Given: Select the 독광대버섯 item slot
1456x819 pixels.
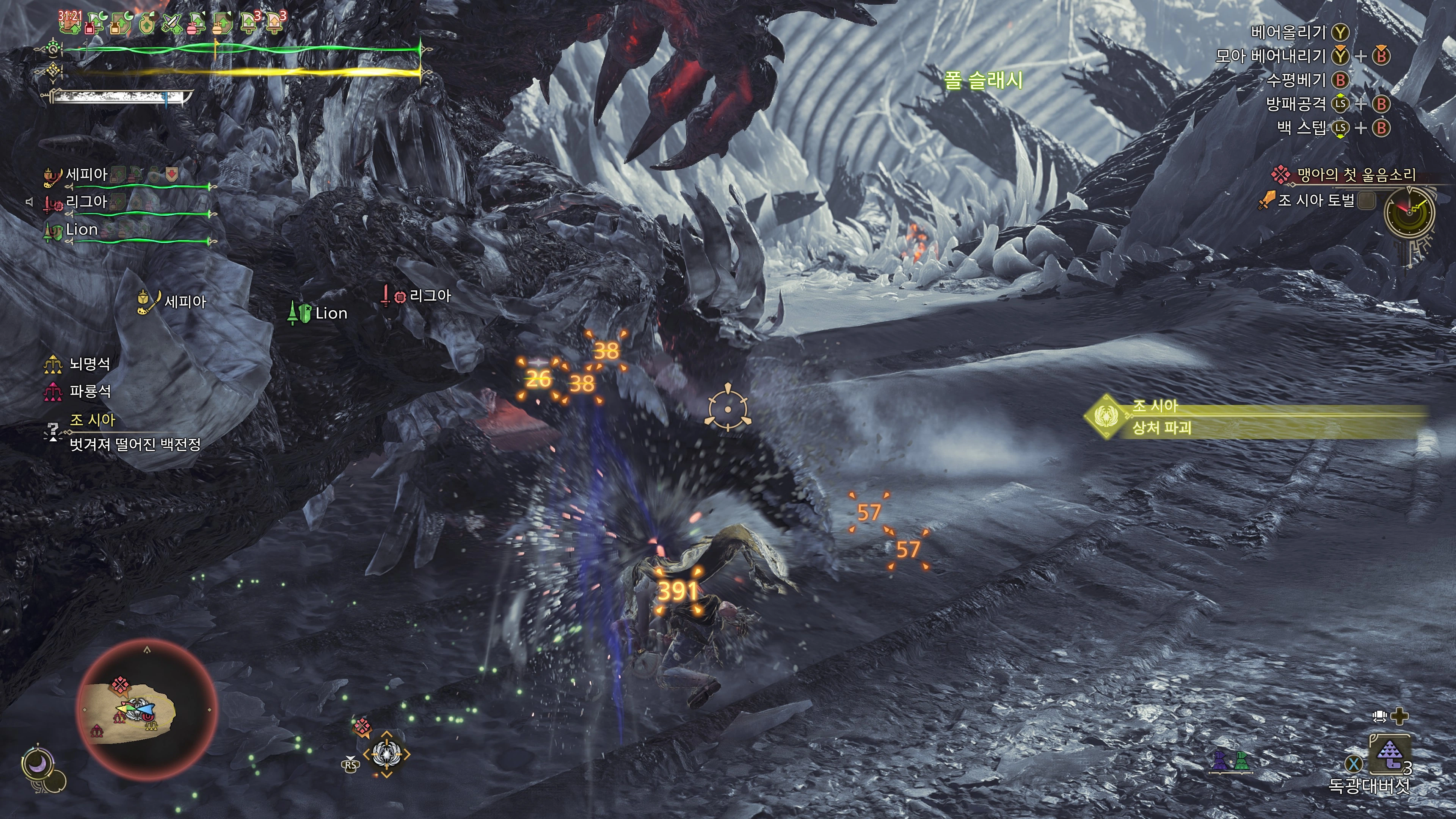Looking at the screenshot, I should pos(1389,755).
